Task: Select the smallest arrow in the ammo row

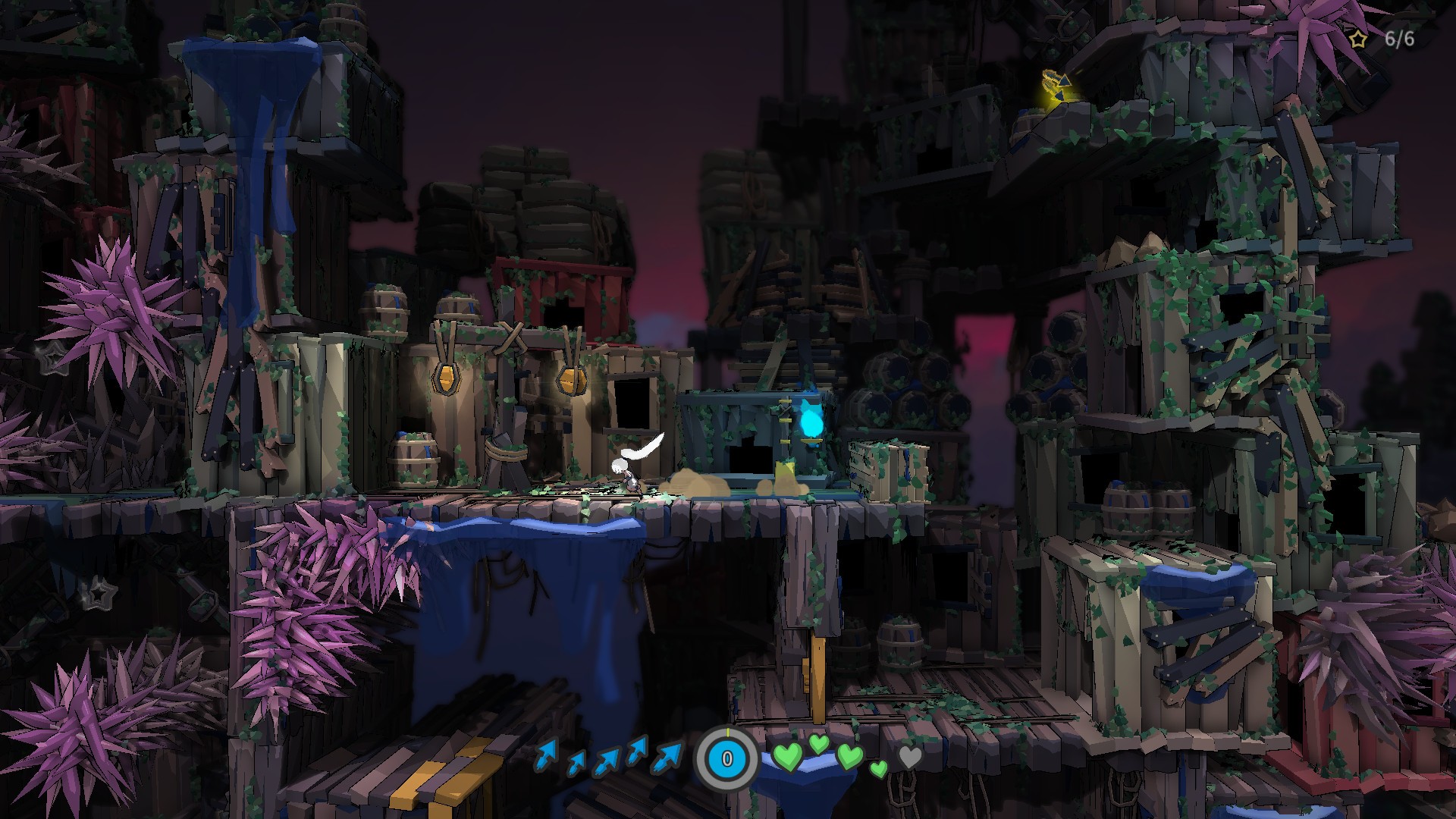Action: [x=577, y=763]
